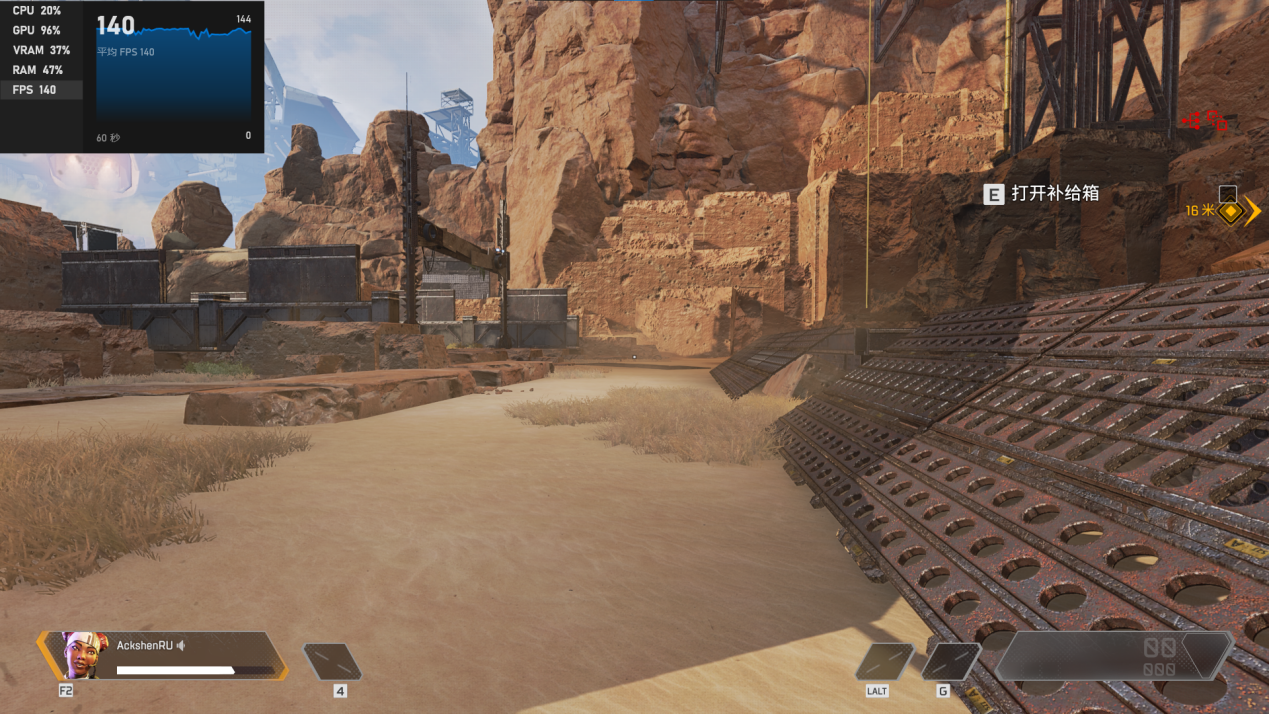
Task: Activate the tactical ability slot labeled LALT
Action: click(x=884, y=662)
